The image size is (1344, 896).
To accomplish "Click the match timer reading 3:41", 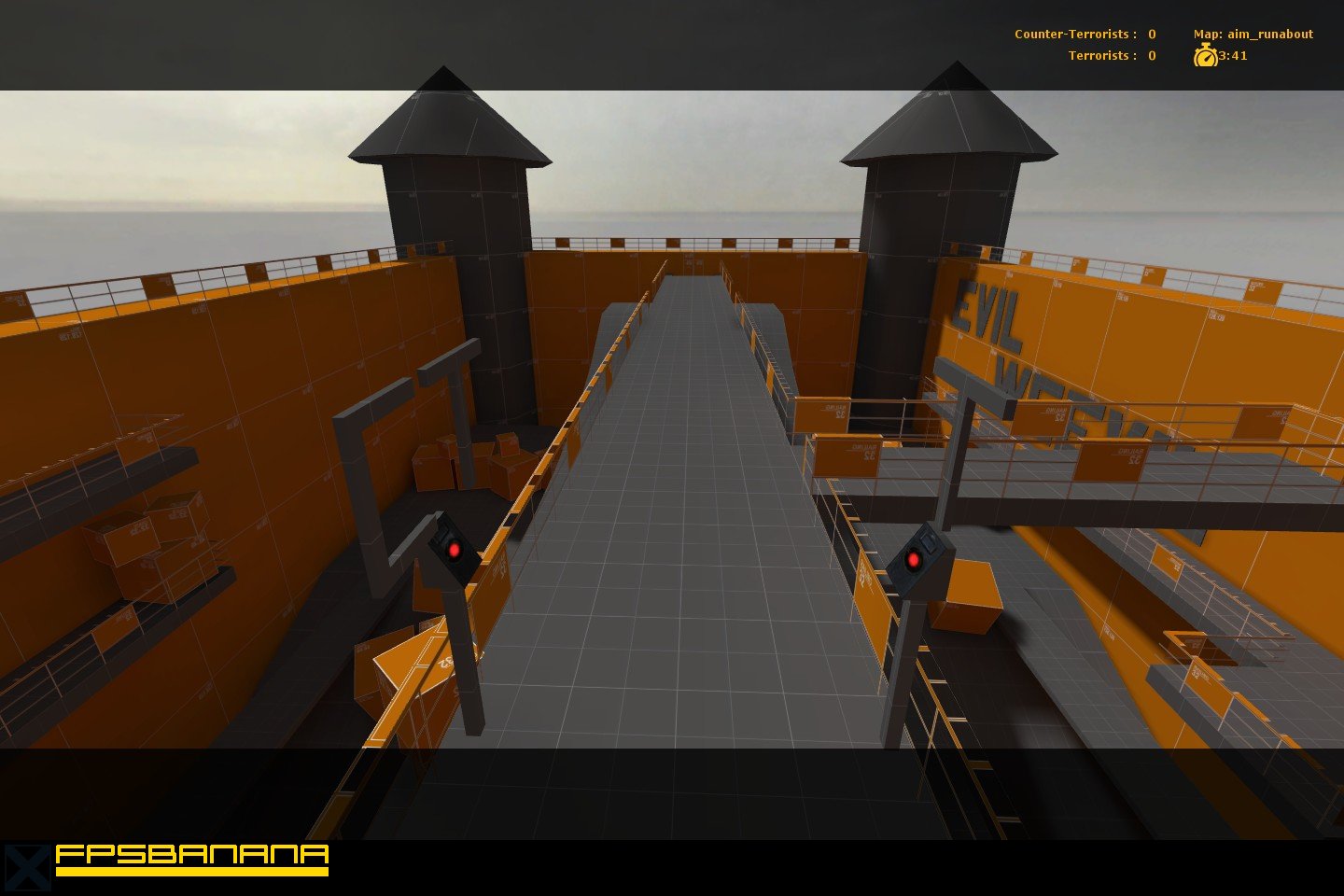I will click(1232, 56).
